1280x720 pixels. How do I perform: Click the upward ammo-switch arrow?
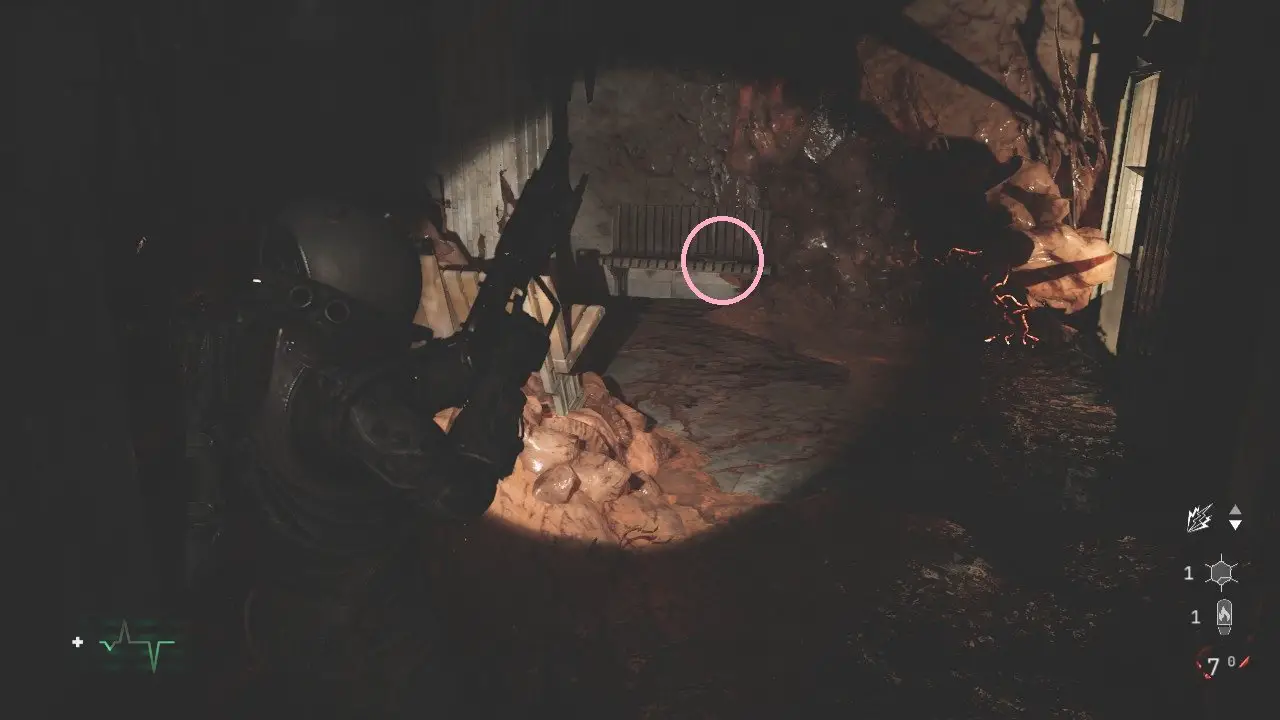[1236, 509]
